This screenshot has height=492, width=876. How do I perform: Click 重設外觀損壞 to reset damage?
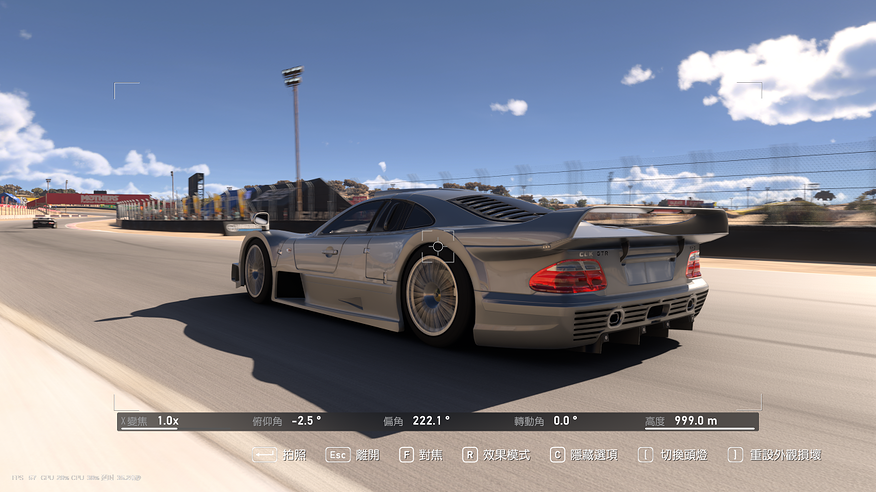coord(775,455)
